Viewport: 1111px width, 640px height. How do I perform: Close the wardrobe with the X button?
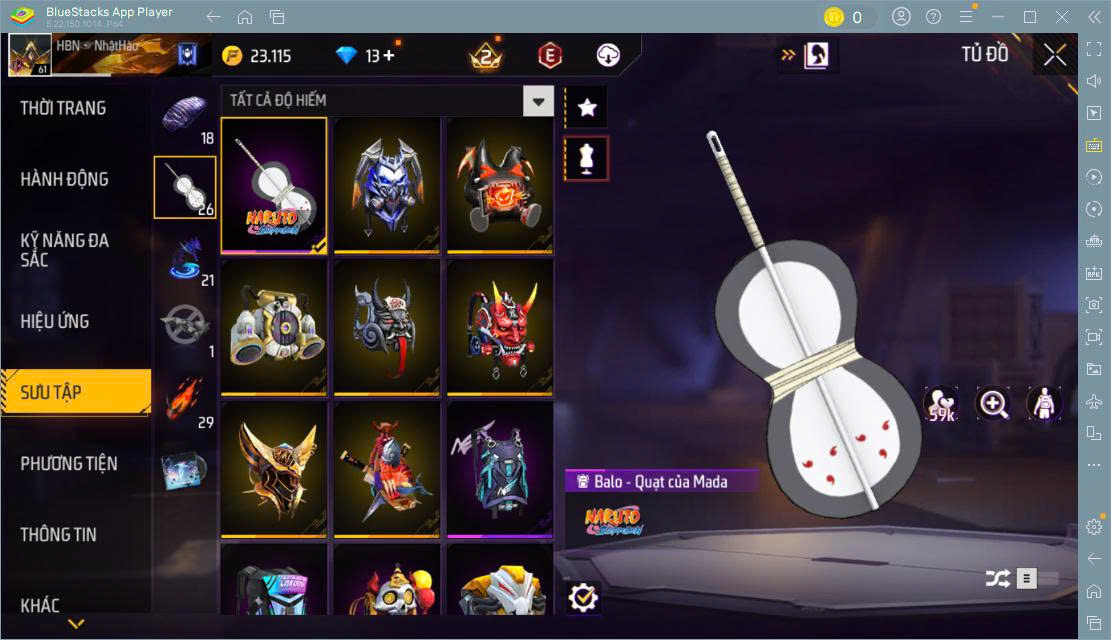tap(1055, 55)
